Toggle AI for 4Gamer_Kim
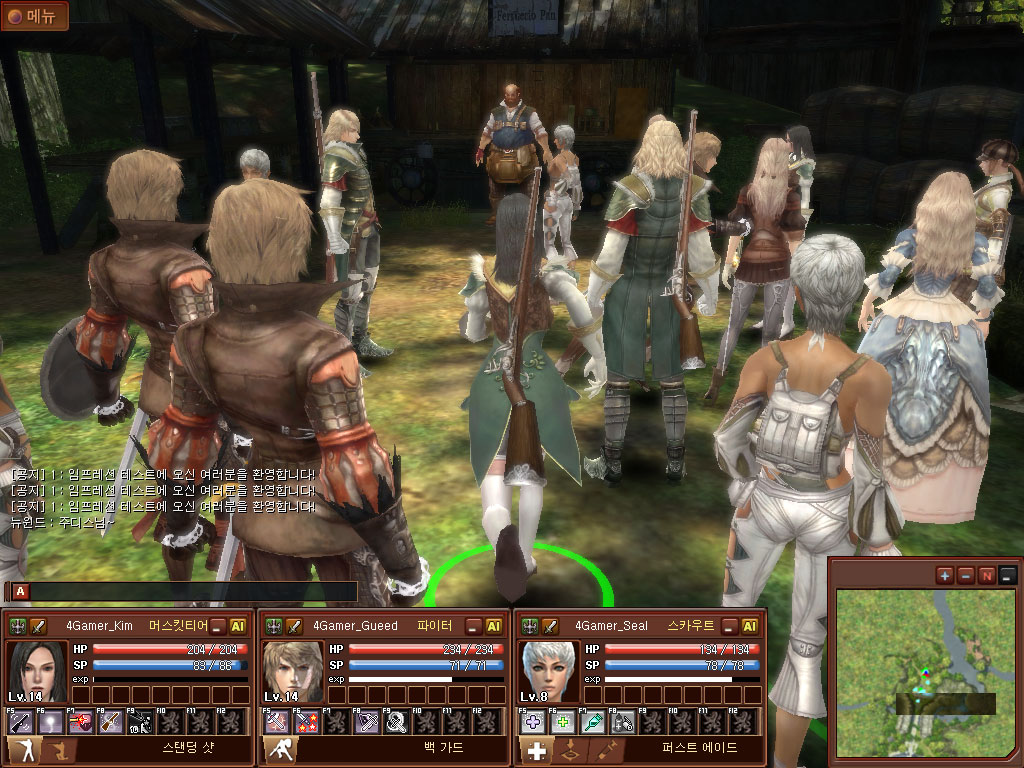The height and width of the screenshot is (768, 1024). (x=239, y=626)
